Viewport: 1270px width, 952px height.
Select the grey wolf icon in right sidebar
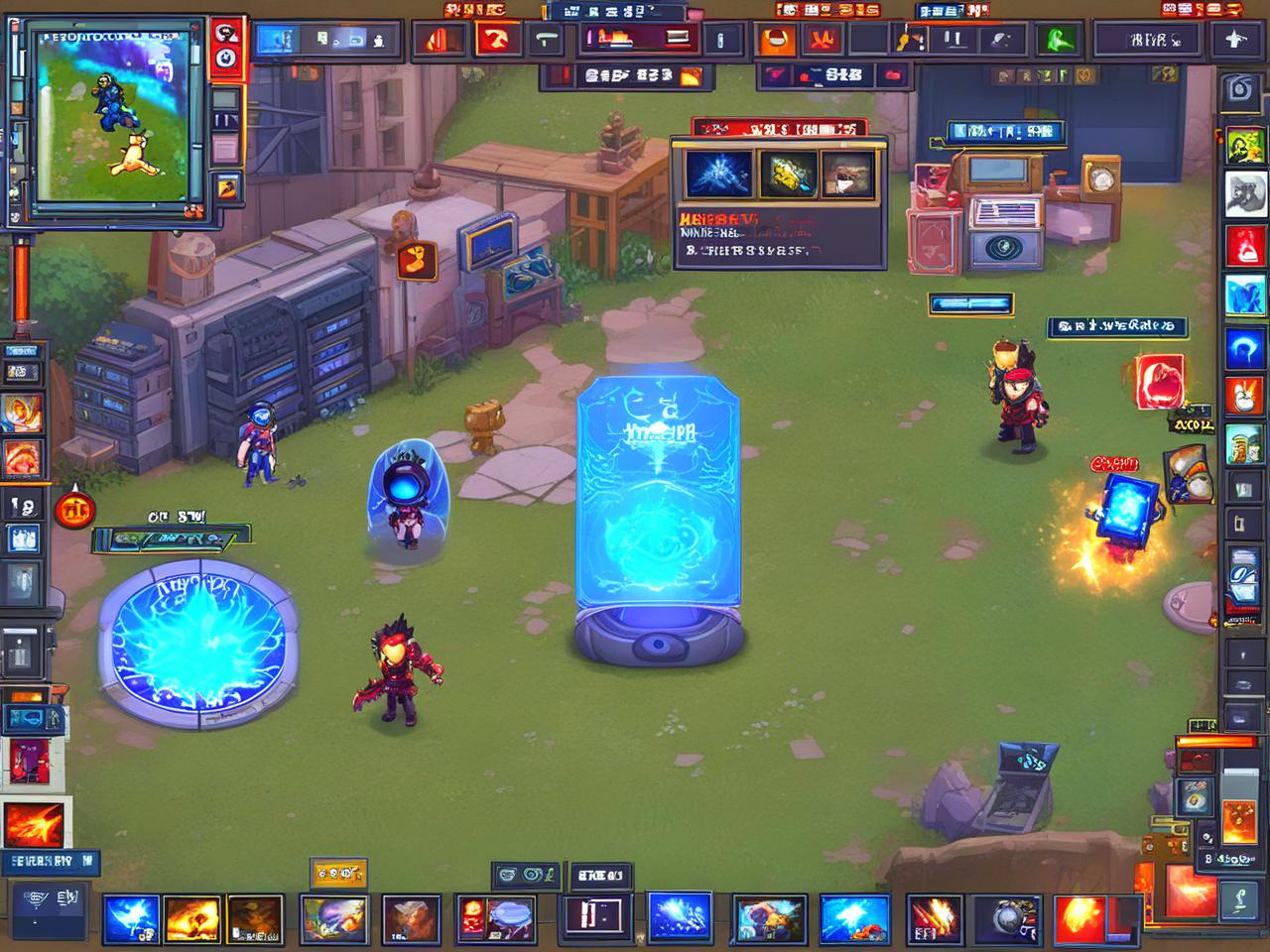click(x=1244, y=195)
